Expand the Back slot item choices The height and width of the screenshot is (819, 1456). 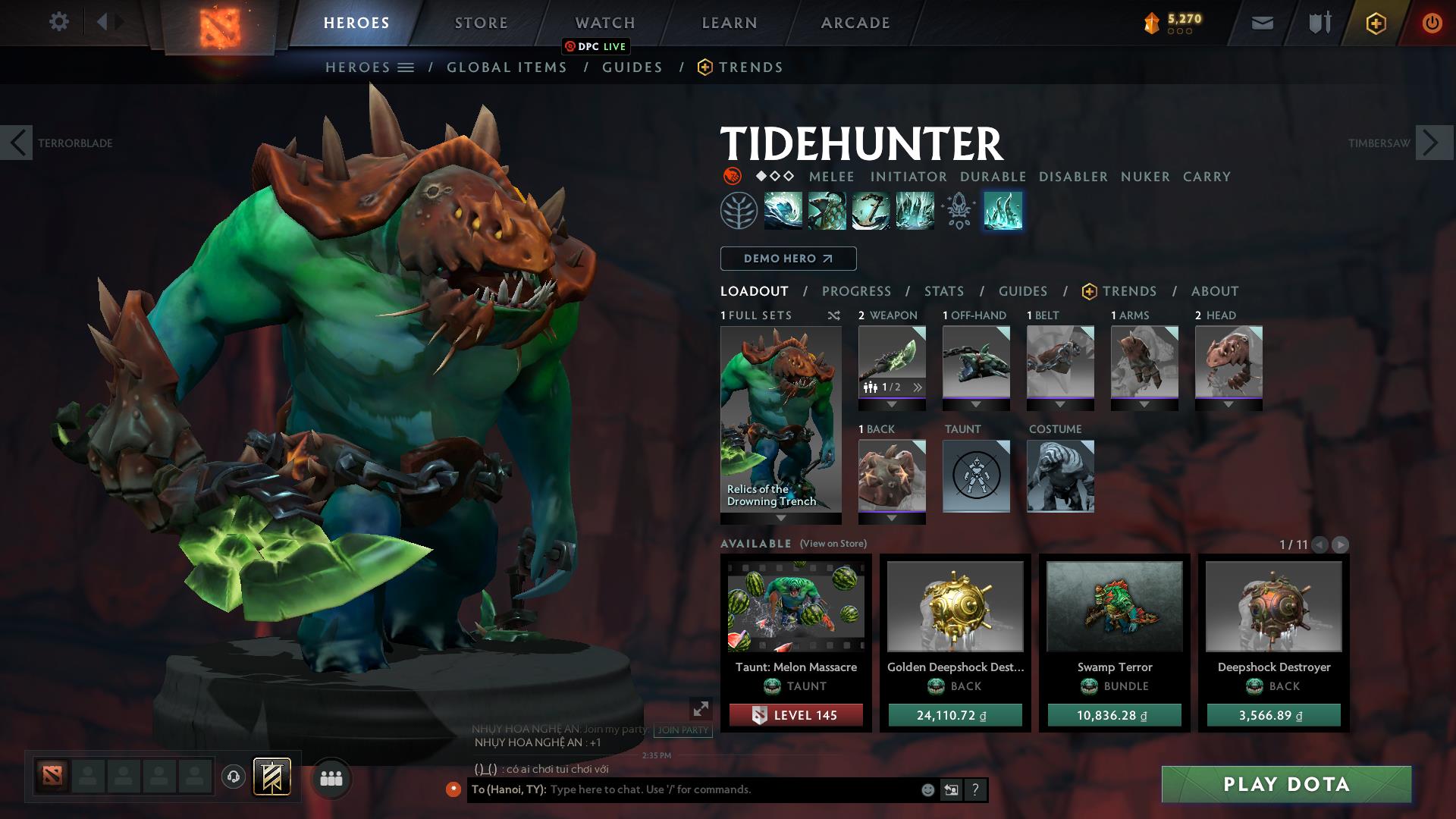891,517
